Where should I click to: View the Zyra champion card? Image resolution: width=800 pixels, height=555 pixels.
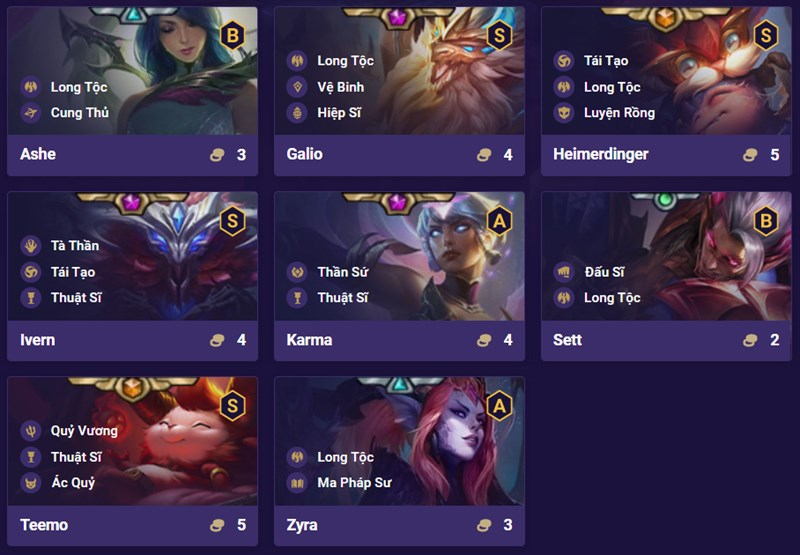(x=399, y=460)
